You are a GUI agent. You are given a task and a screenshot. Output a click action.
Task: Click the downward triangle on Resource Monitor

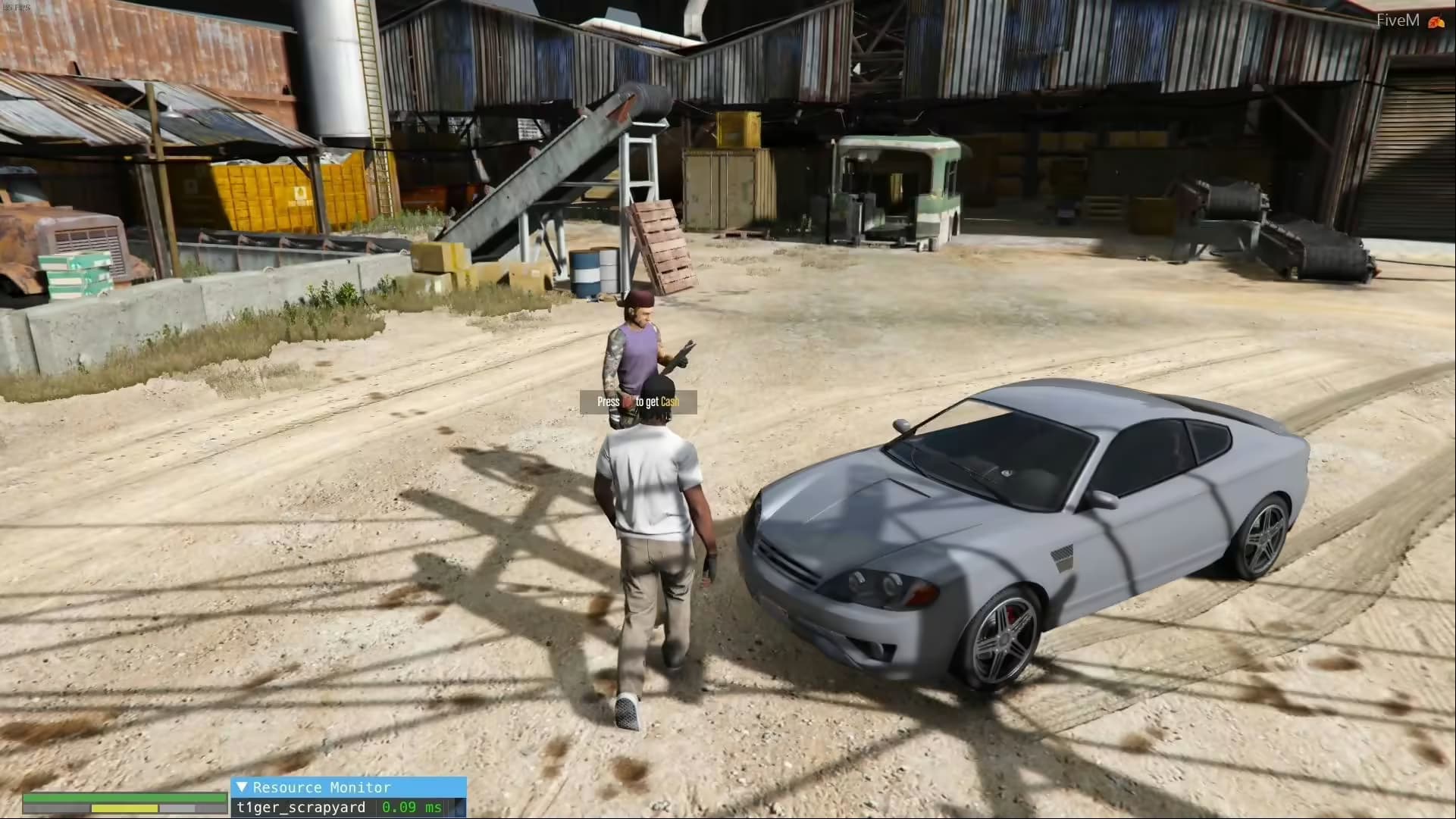pyautogui.click(x=242, y=788)
